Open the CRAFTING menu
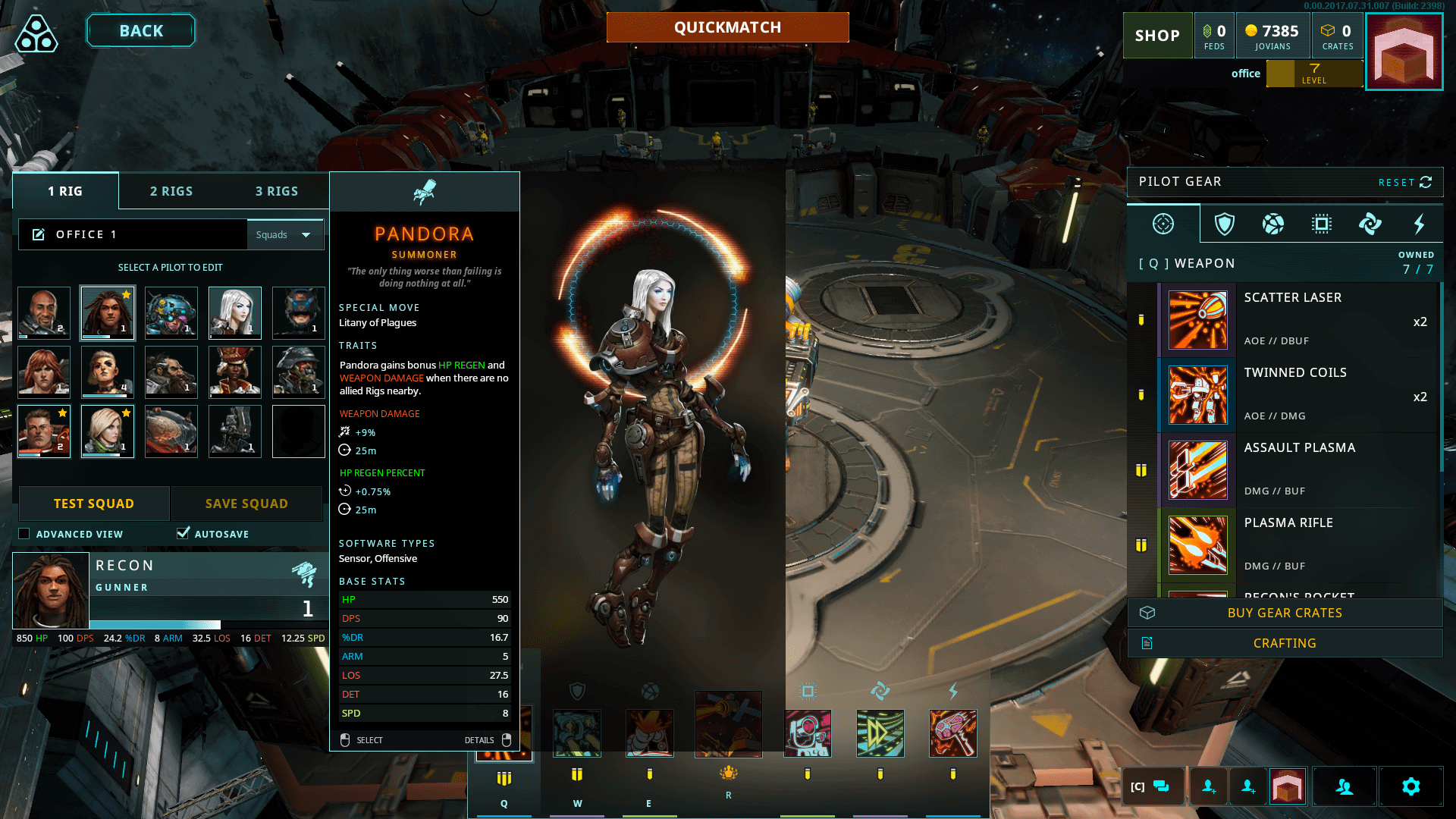Image resolution: width=1456 pixels, height=819 pixels. point(1285,643)
